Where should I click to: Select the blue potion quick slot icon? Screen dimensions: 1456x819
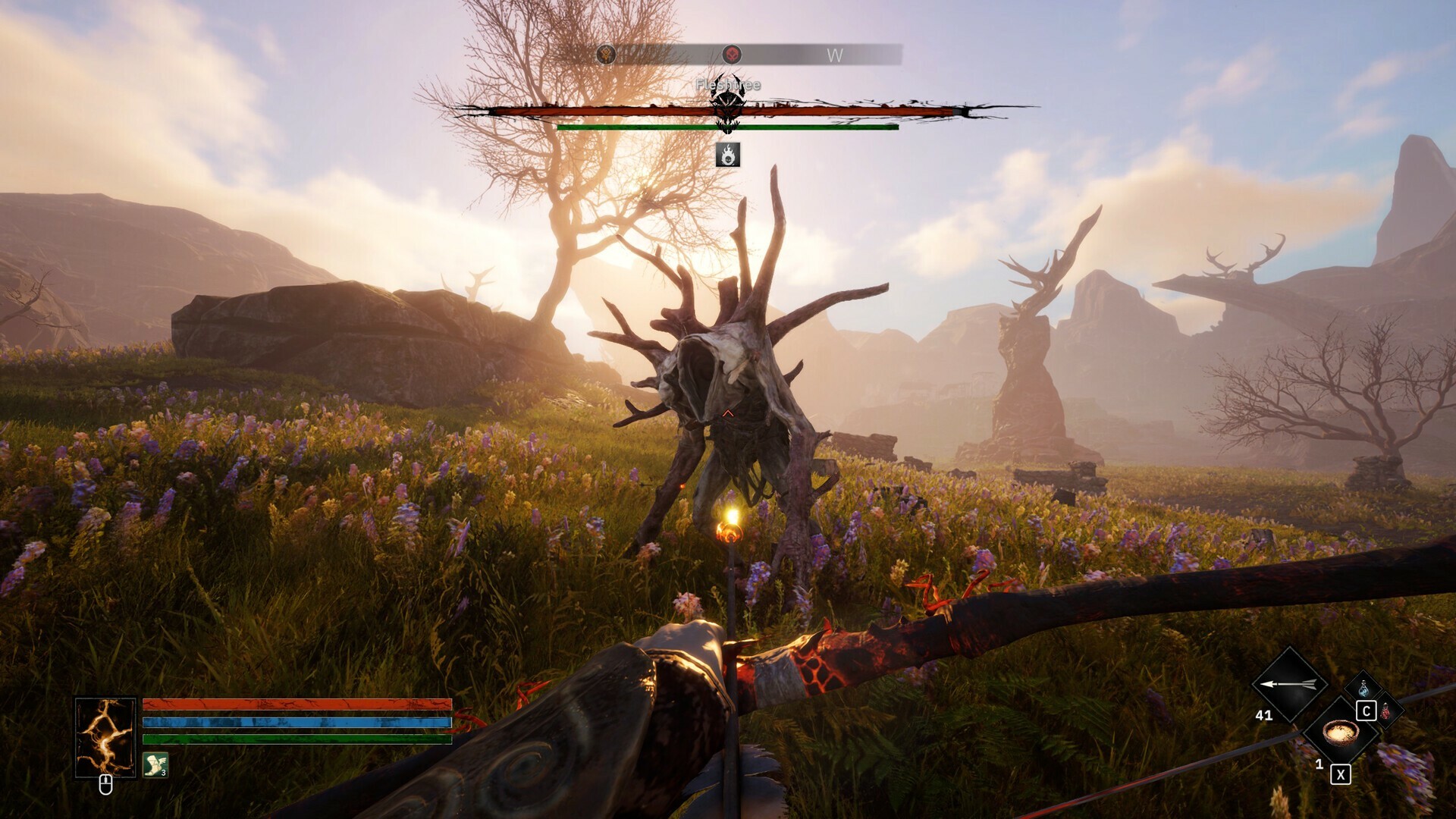1362,687
